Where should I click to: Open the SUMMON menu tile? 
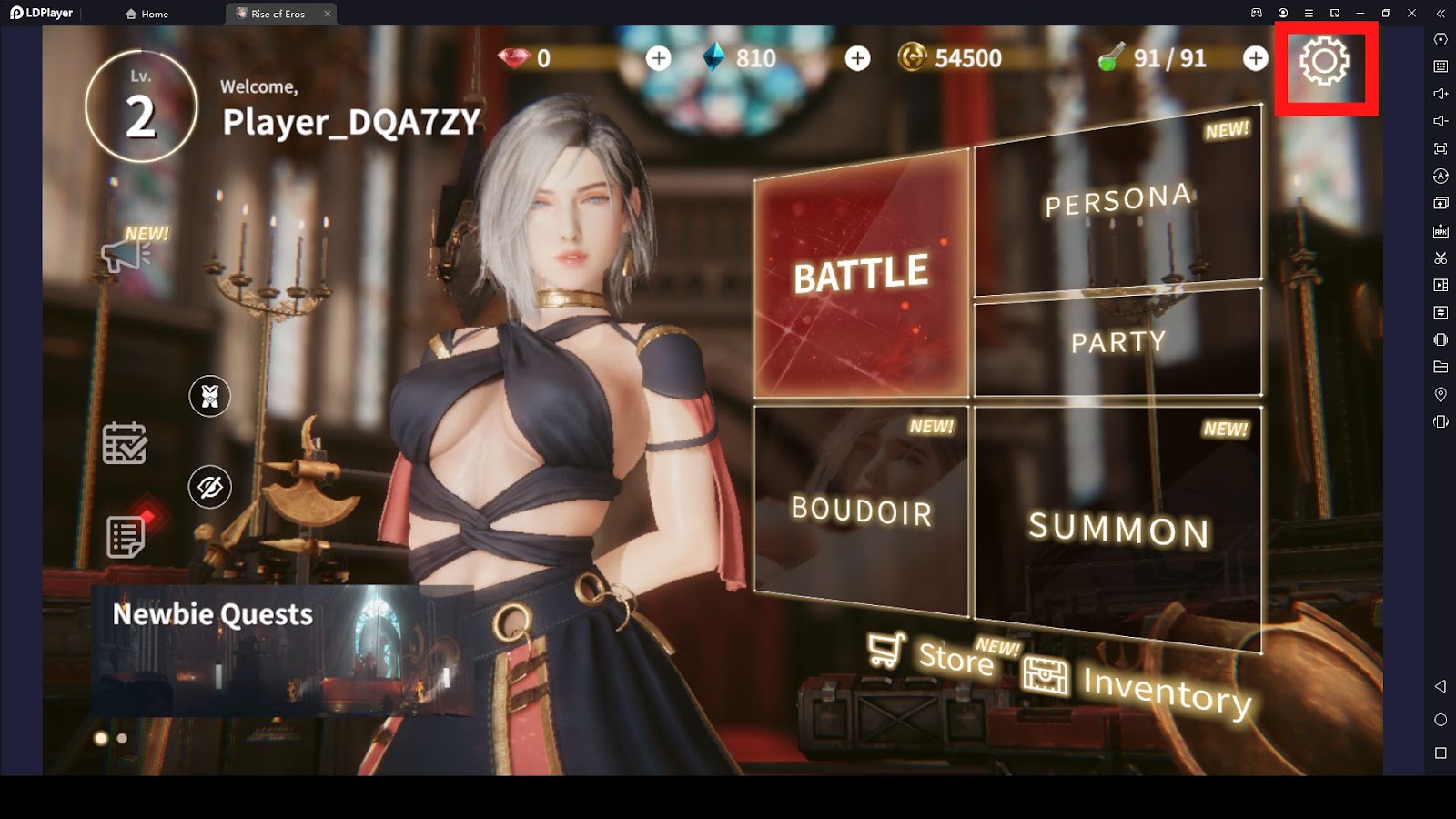click(x=1118, y=528)
